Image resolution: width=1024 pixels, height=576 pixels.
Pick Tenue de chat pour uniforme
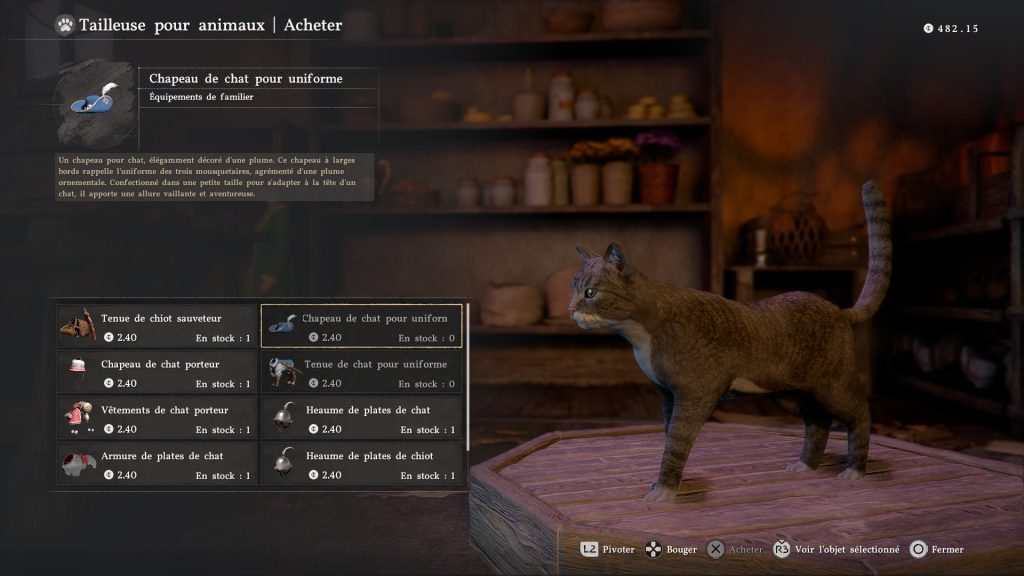point(361,373)
